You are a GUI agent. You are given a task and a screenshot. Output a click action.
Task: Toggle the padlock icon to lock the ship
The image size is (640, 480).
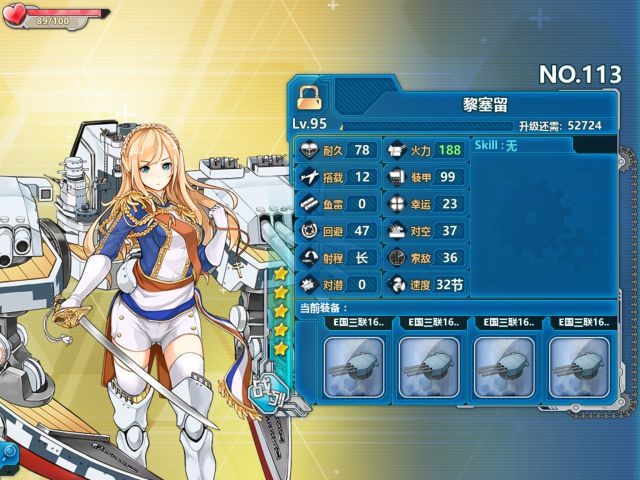pos(308,96)
